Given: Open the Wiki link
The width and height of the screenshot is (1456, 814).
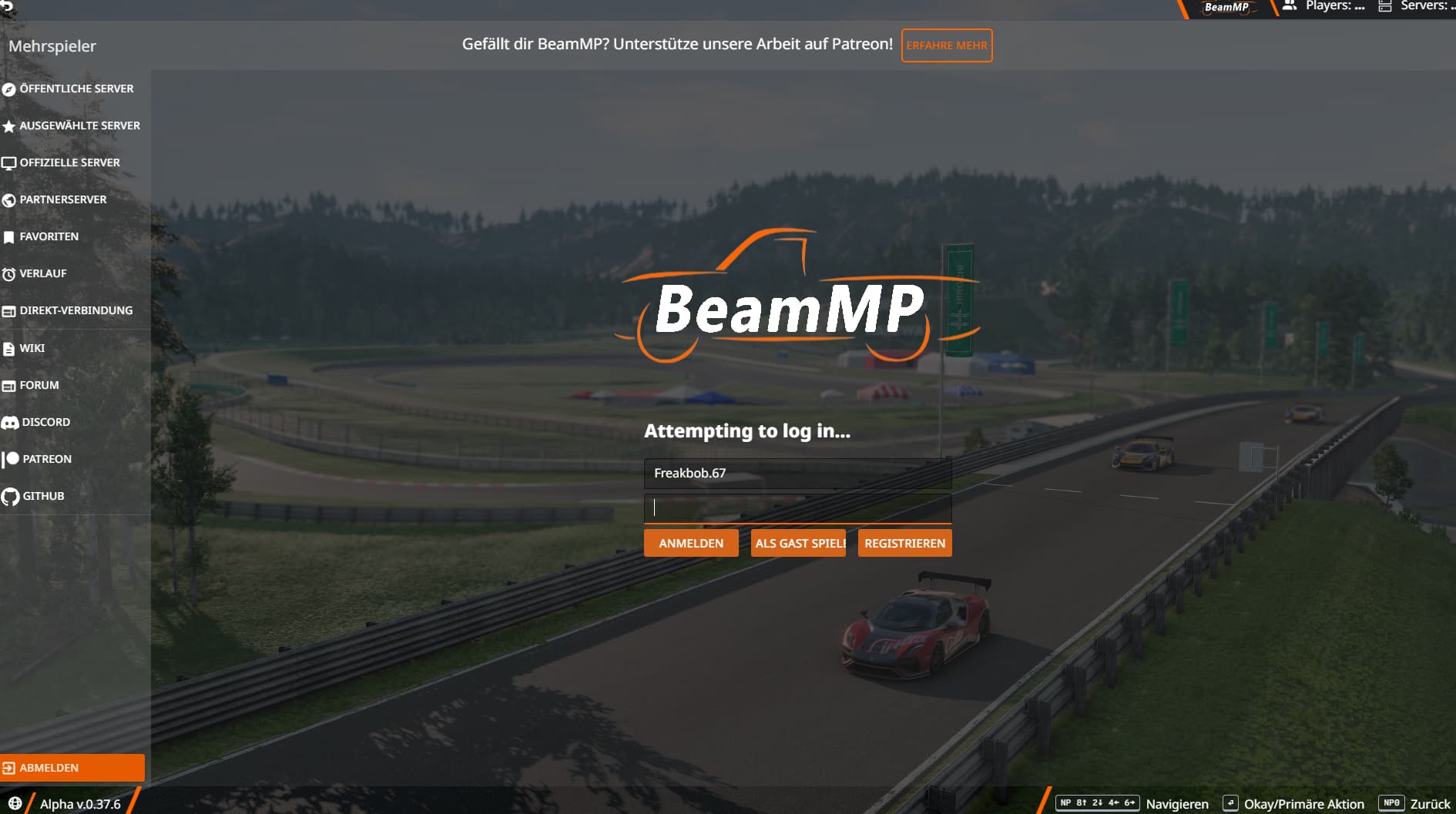Looking at the screenshot, I should pos(32,348).
